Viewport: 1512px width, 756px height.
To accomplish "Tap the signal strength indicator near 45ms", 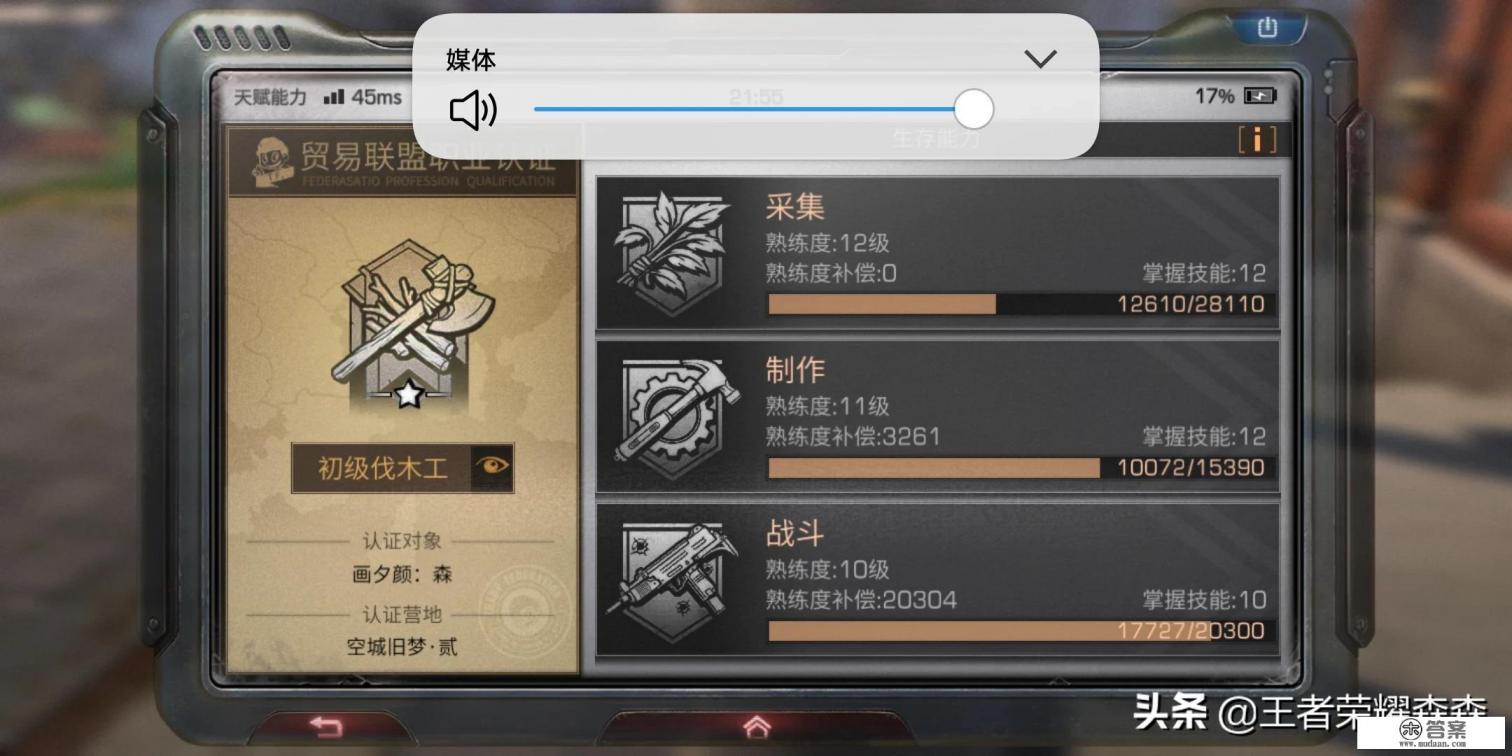I will pos(334,96).
